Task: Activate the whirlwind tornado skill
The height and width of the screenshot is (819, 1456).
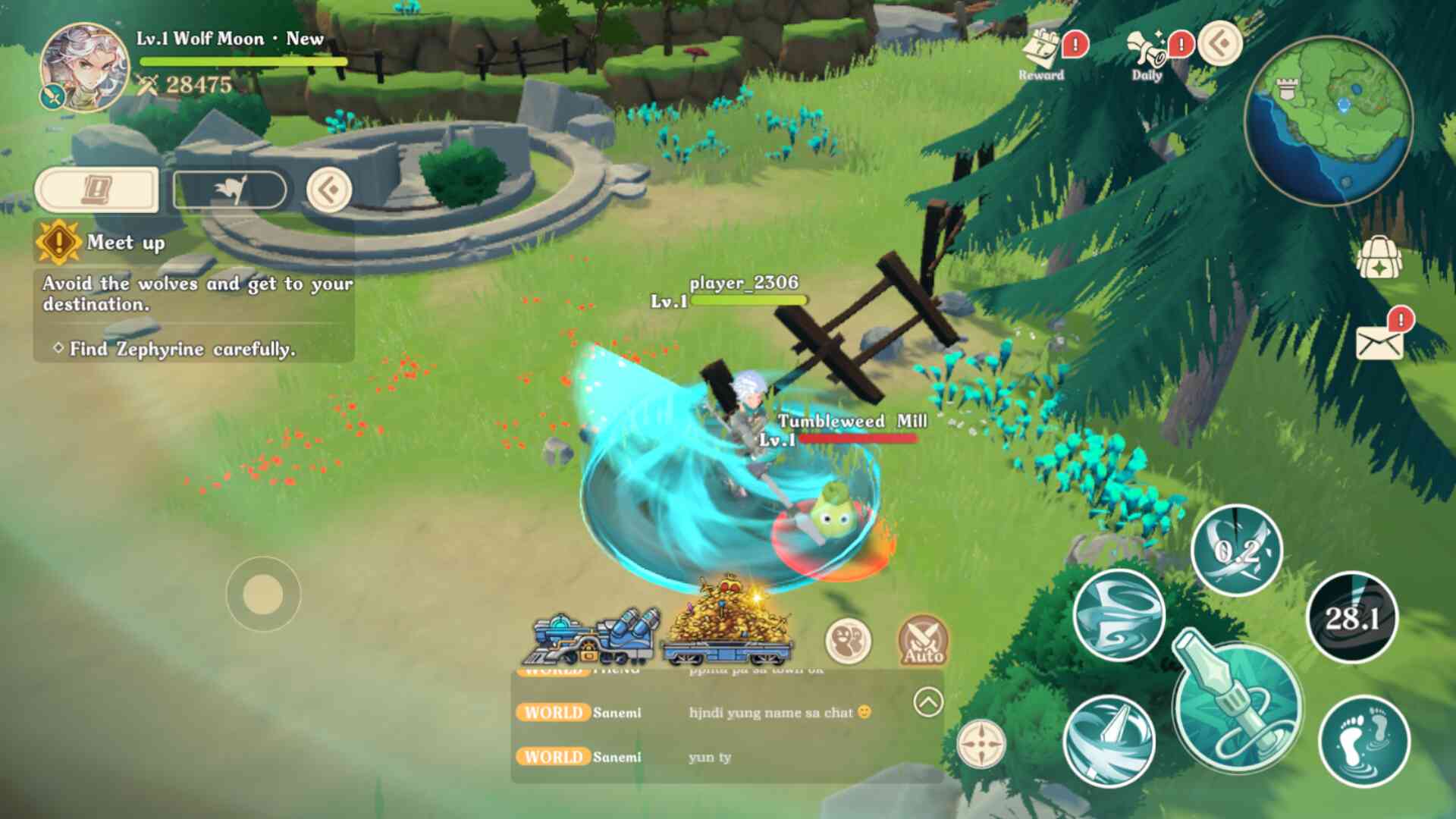Action: (1119, 614)
